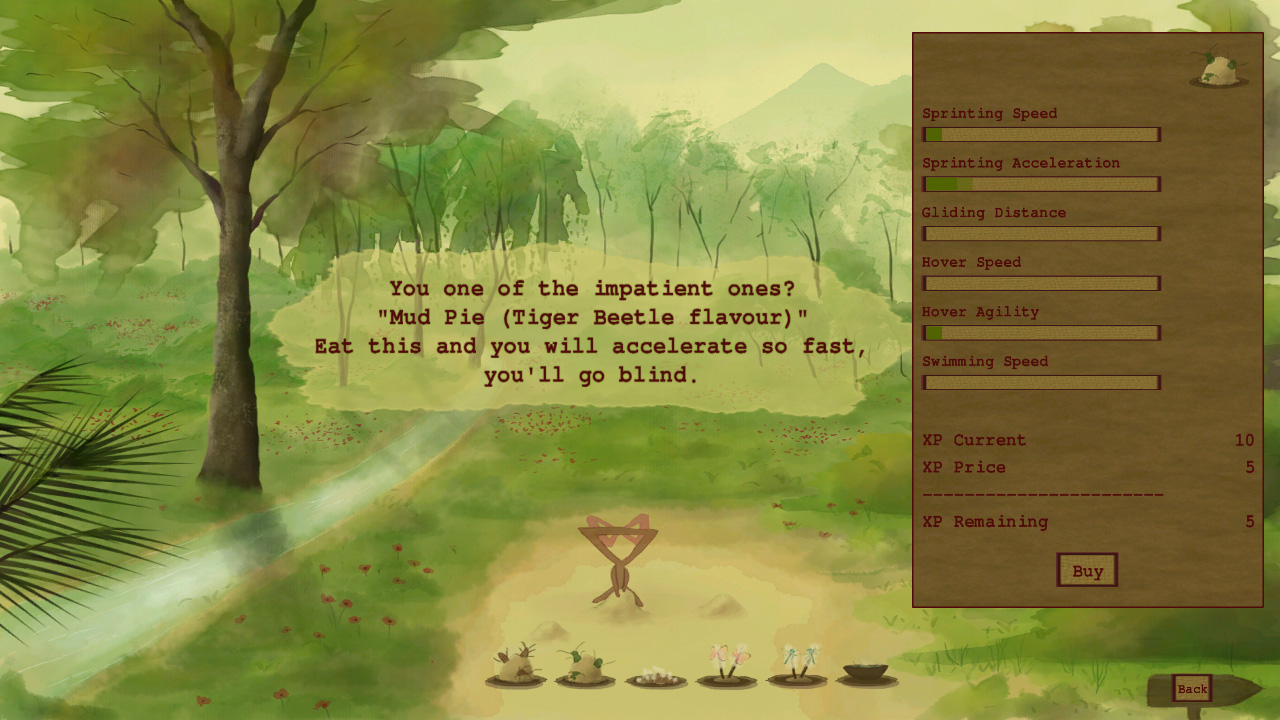Go back using the wooden Back sign

[x=1192, y=688]
